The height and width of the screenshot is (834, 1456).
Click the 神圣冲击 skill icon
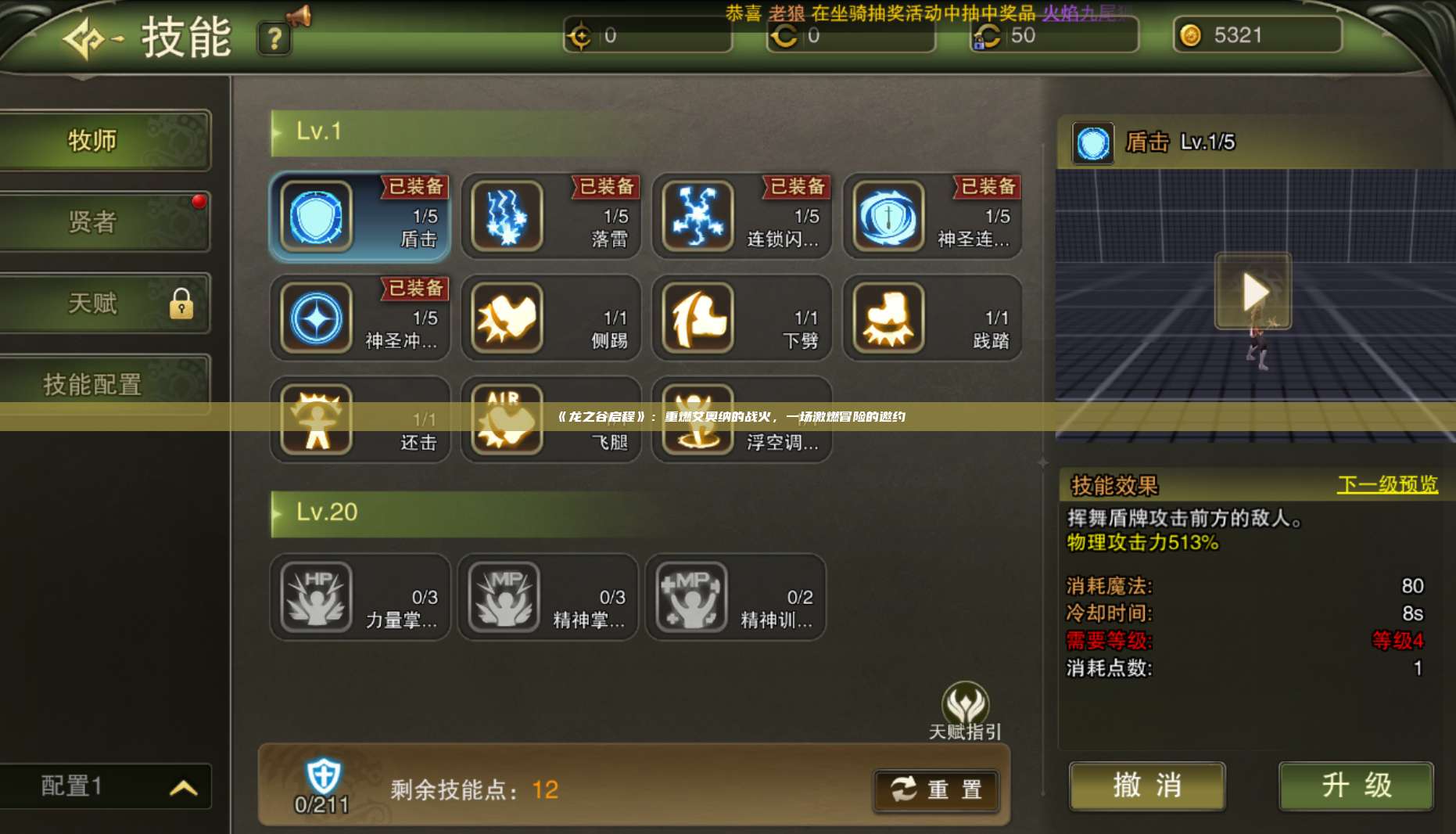pyautogui.click(x=315, y=319)
